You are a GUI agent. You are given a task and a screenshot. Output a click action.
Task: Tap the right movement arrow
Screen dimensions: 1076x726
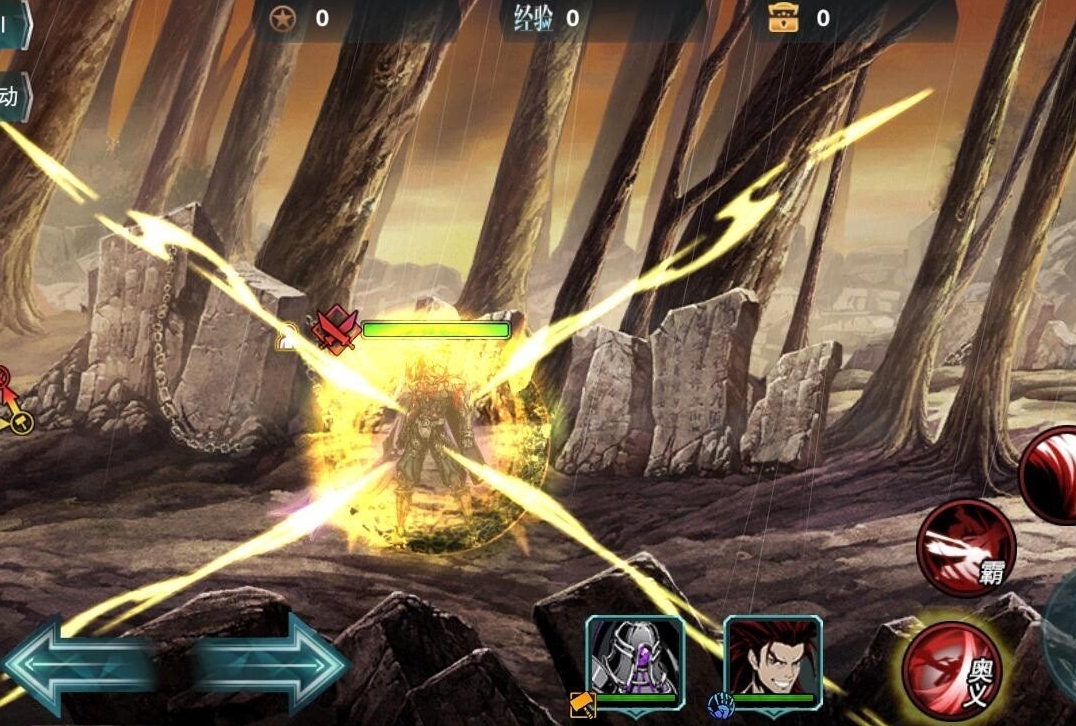tap(275, 662)
